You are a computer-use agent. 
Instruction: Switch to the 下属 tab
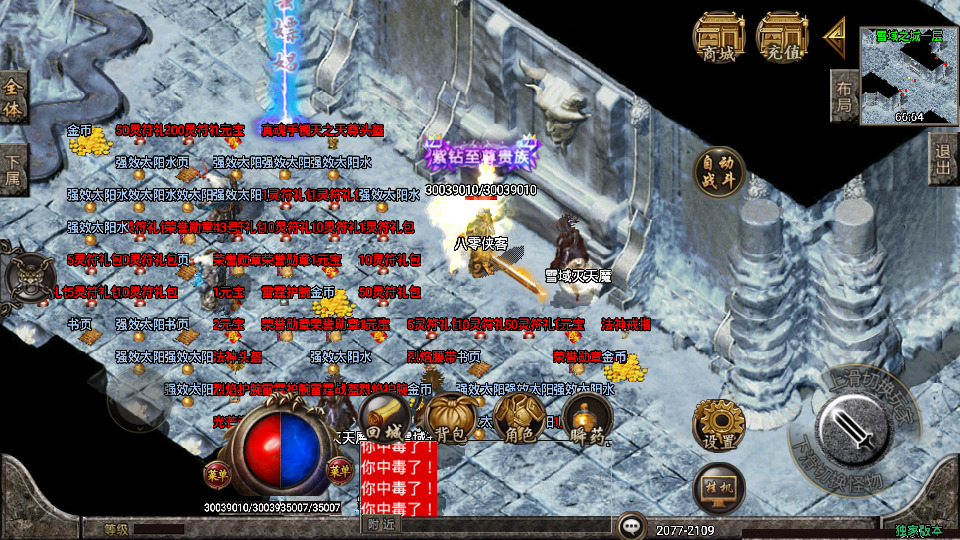(13, 170)
